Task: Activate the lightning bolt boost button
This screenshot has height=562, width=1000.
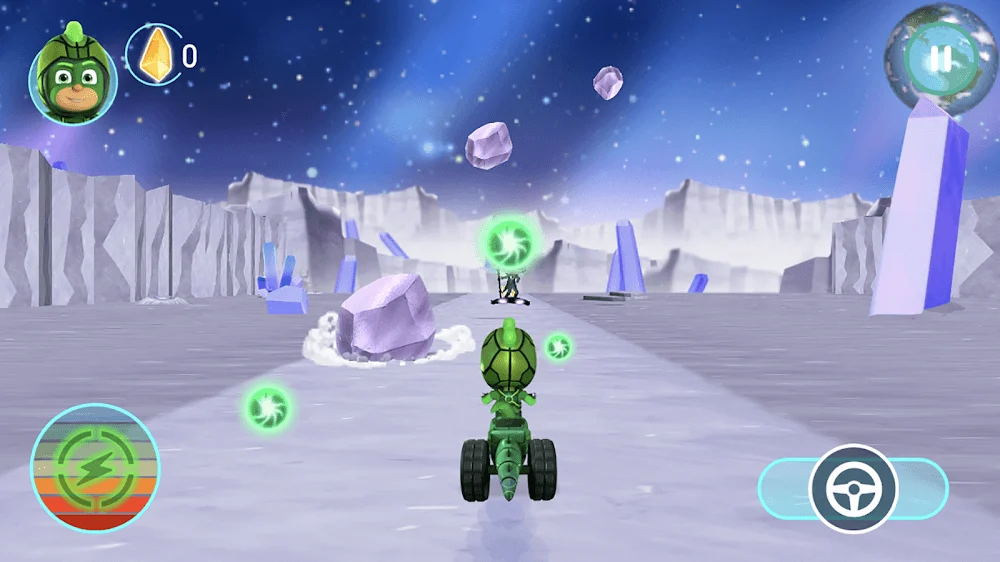Action: point(95,467)
